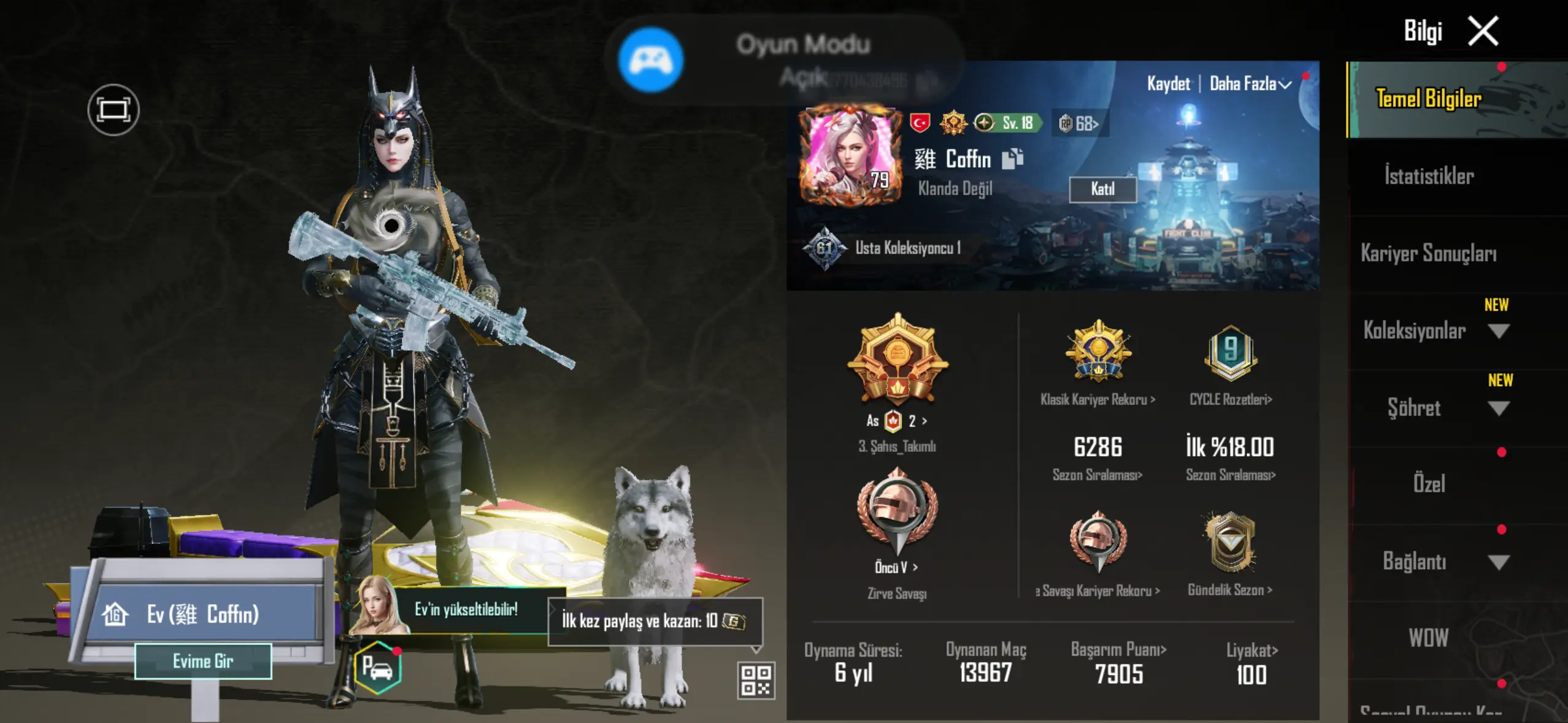Tap the Oyun Modu gamepad overlay
Viewport: 1568px width, 723px height.
pos(651,60)
